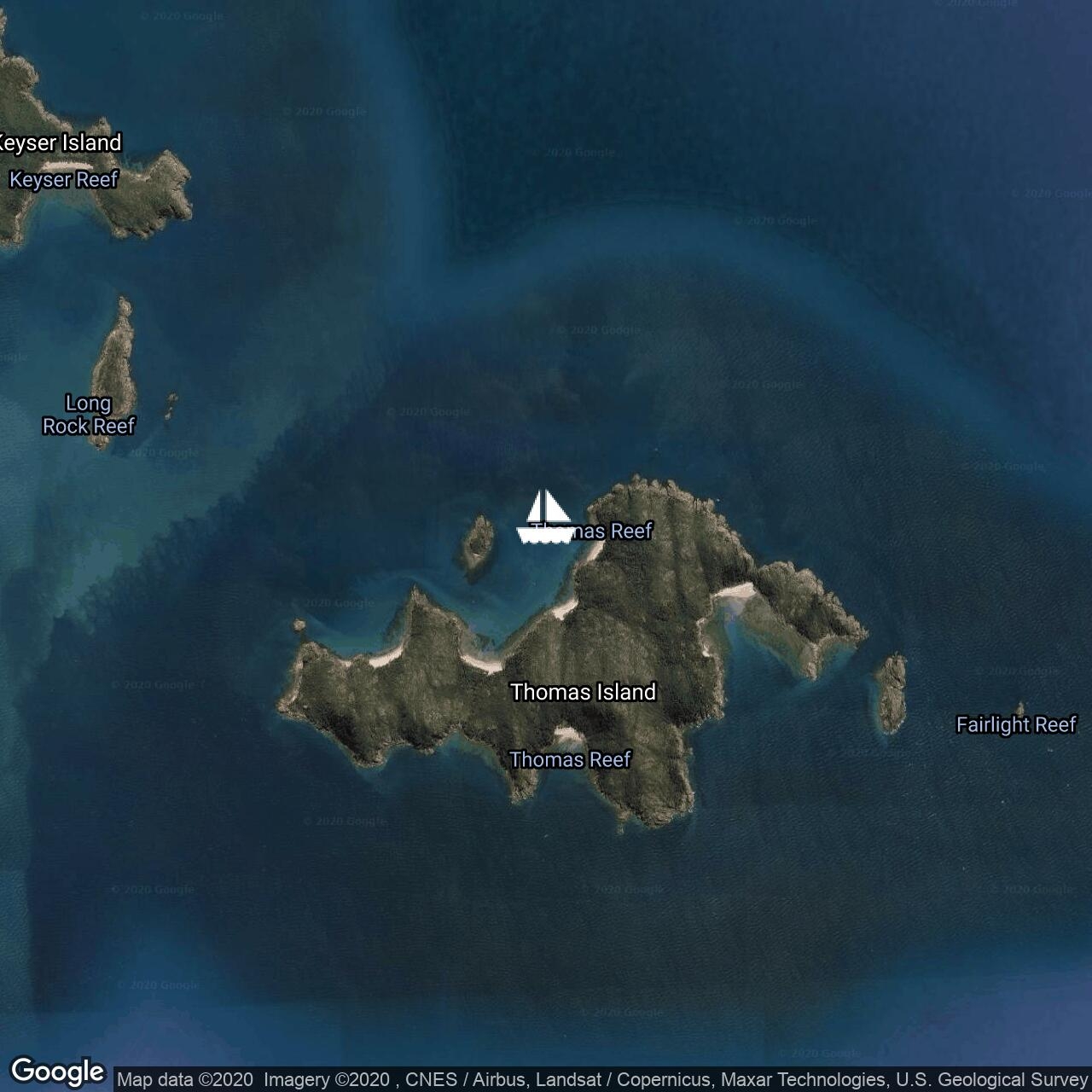Screen dimensions: 1092x1092
Task: Open the Google logo link
Action: (x=57, y=1072)
